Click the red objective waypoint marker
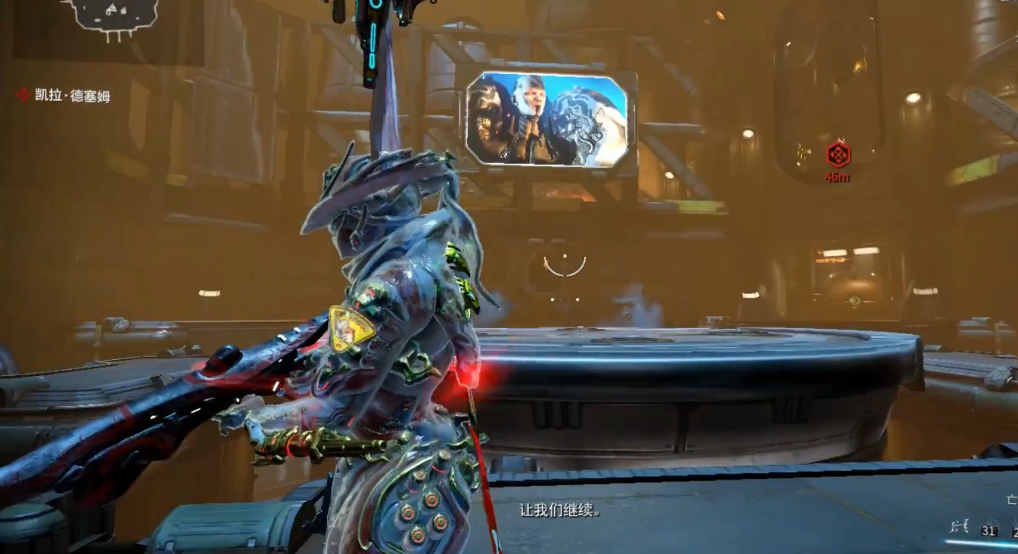Screen dimensions: 1018x554 coord(838,155)
